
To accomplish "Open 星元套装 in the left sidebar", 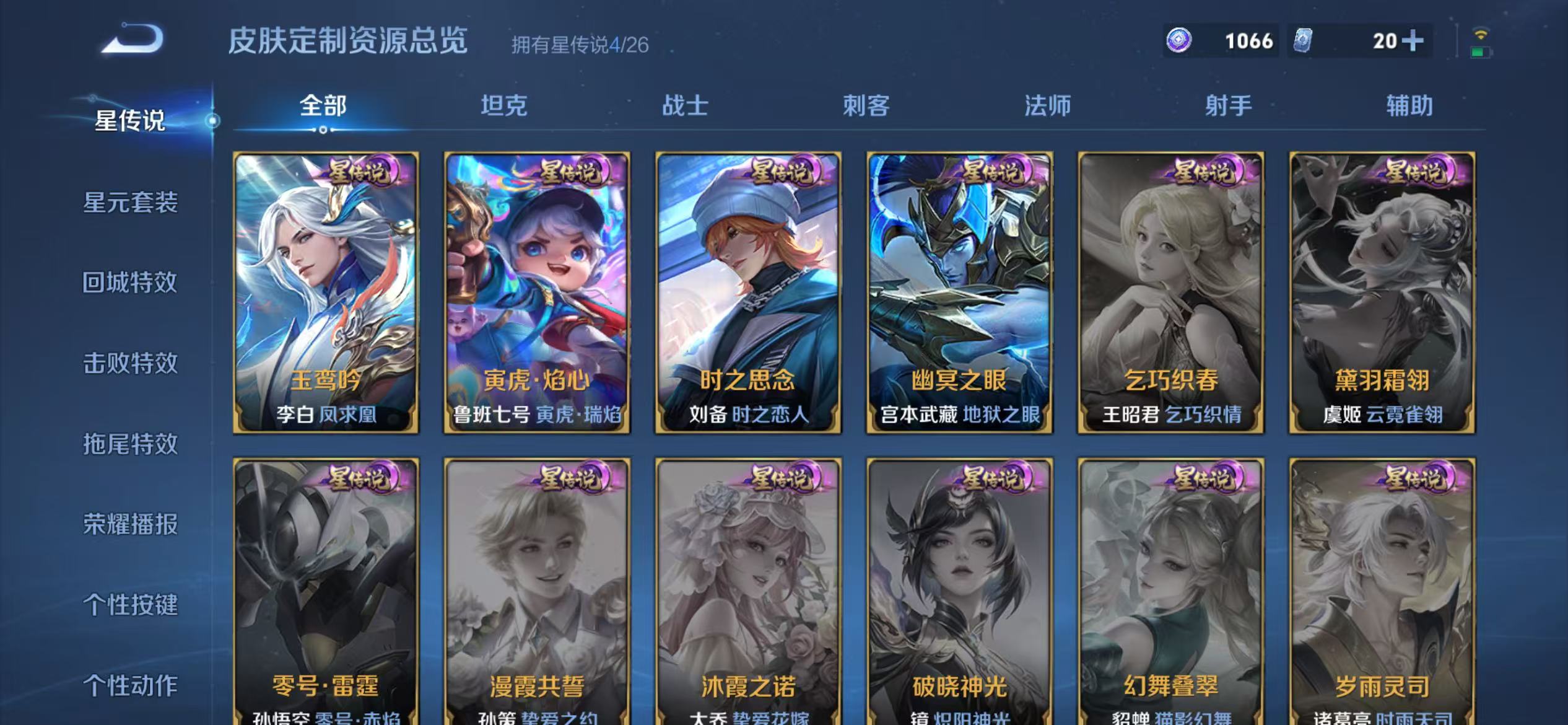I will (x=129, y=203).
